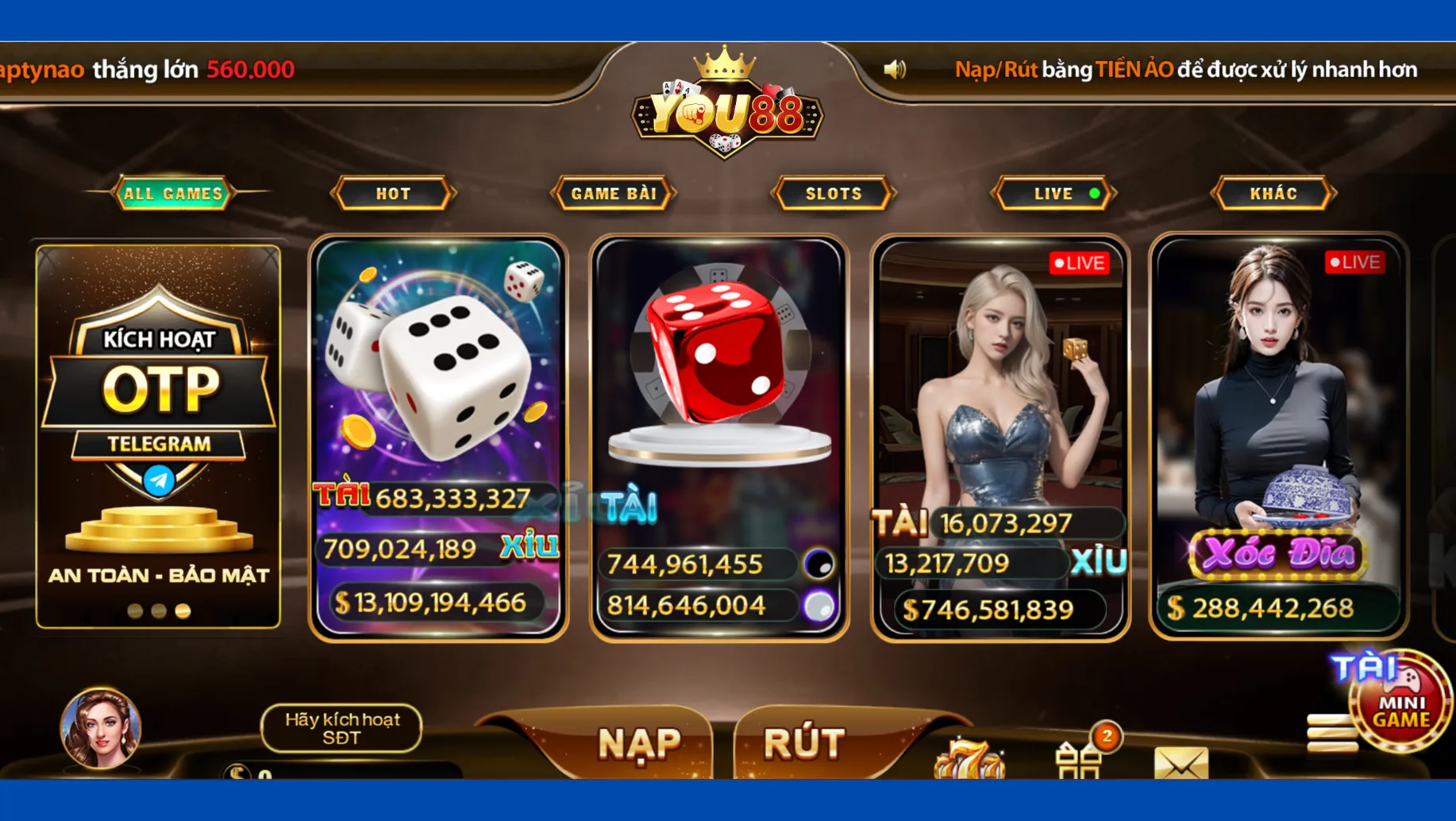Click the Hãy kích hoạt SĐT prompt
1456x821 pixels.
tap(343, 727)
